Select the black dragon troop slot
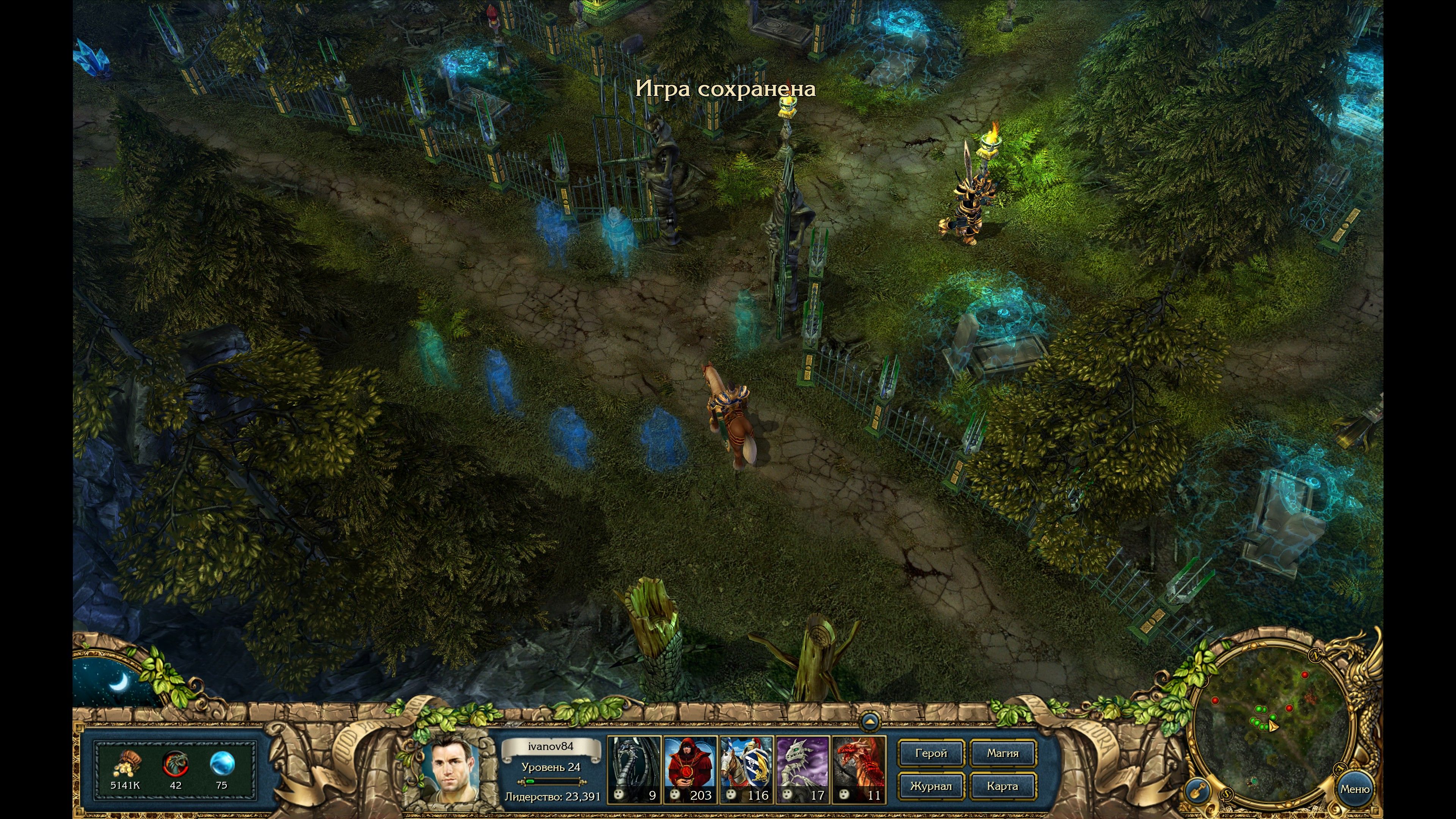This screenshot has height=819, width=1456. coord(634,769)
